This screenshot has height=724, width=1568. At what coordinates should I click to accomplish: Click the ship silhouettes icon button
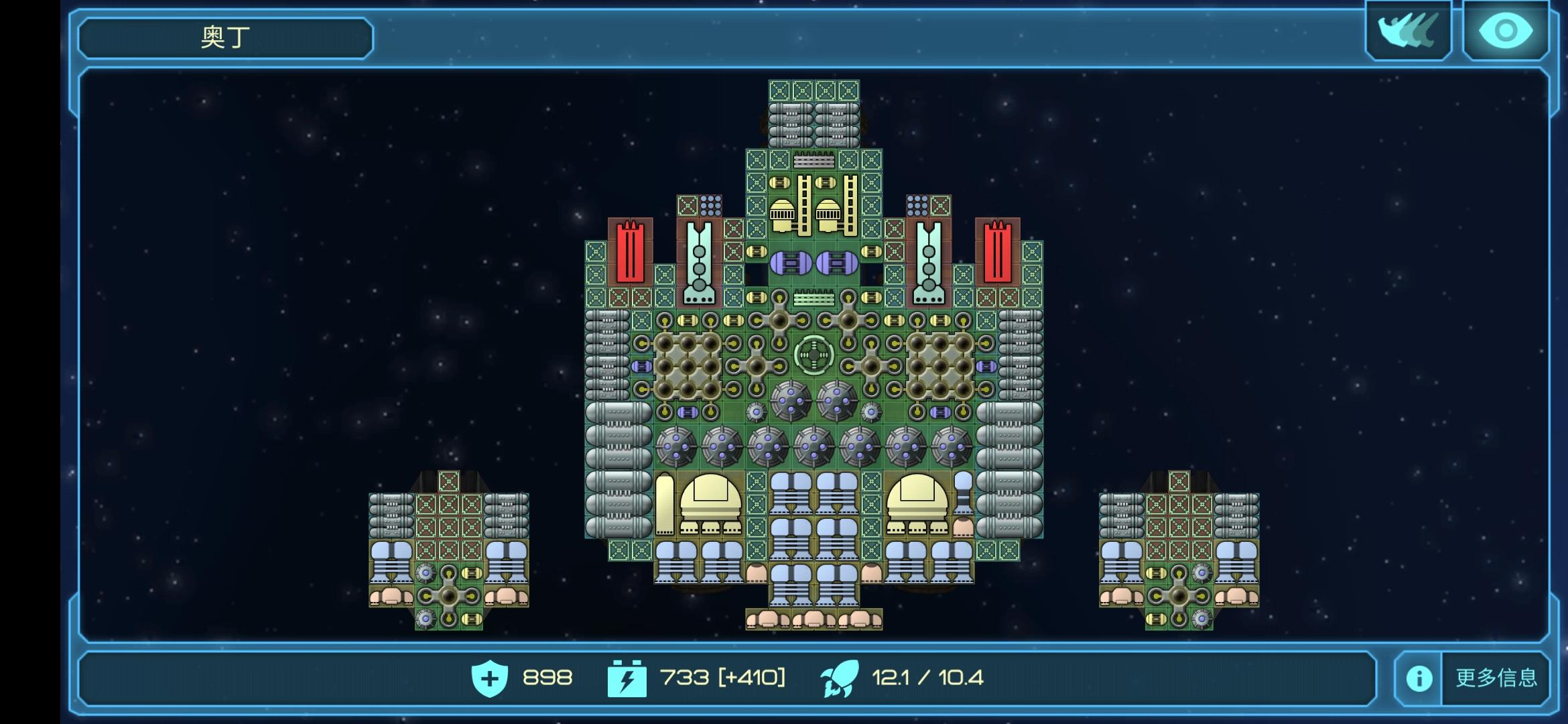[x=1409, y=31]
